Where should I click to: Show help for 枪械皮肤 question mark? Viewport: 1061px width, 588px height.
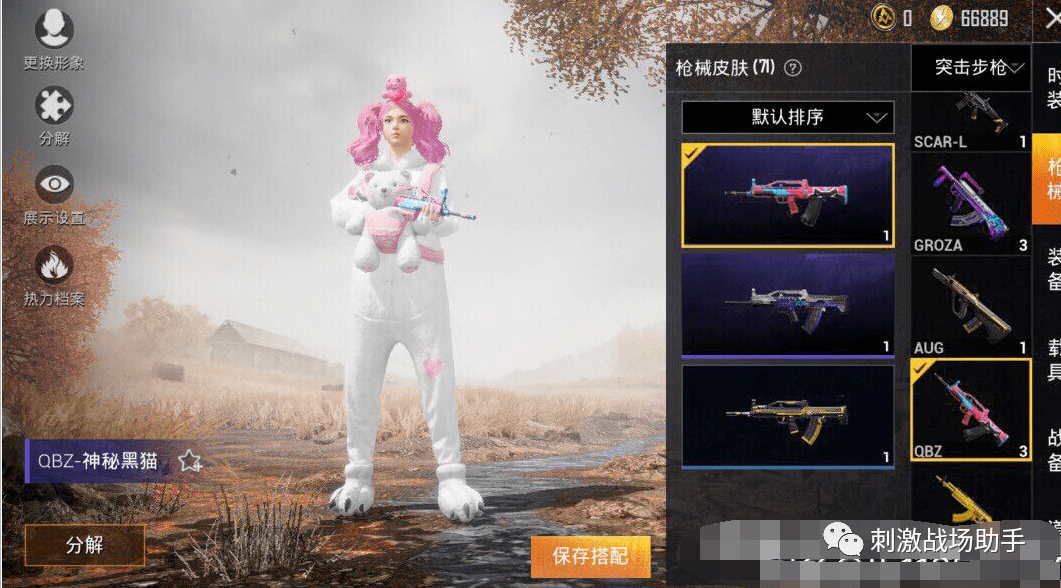coord(793,68)
